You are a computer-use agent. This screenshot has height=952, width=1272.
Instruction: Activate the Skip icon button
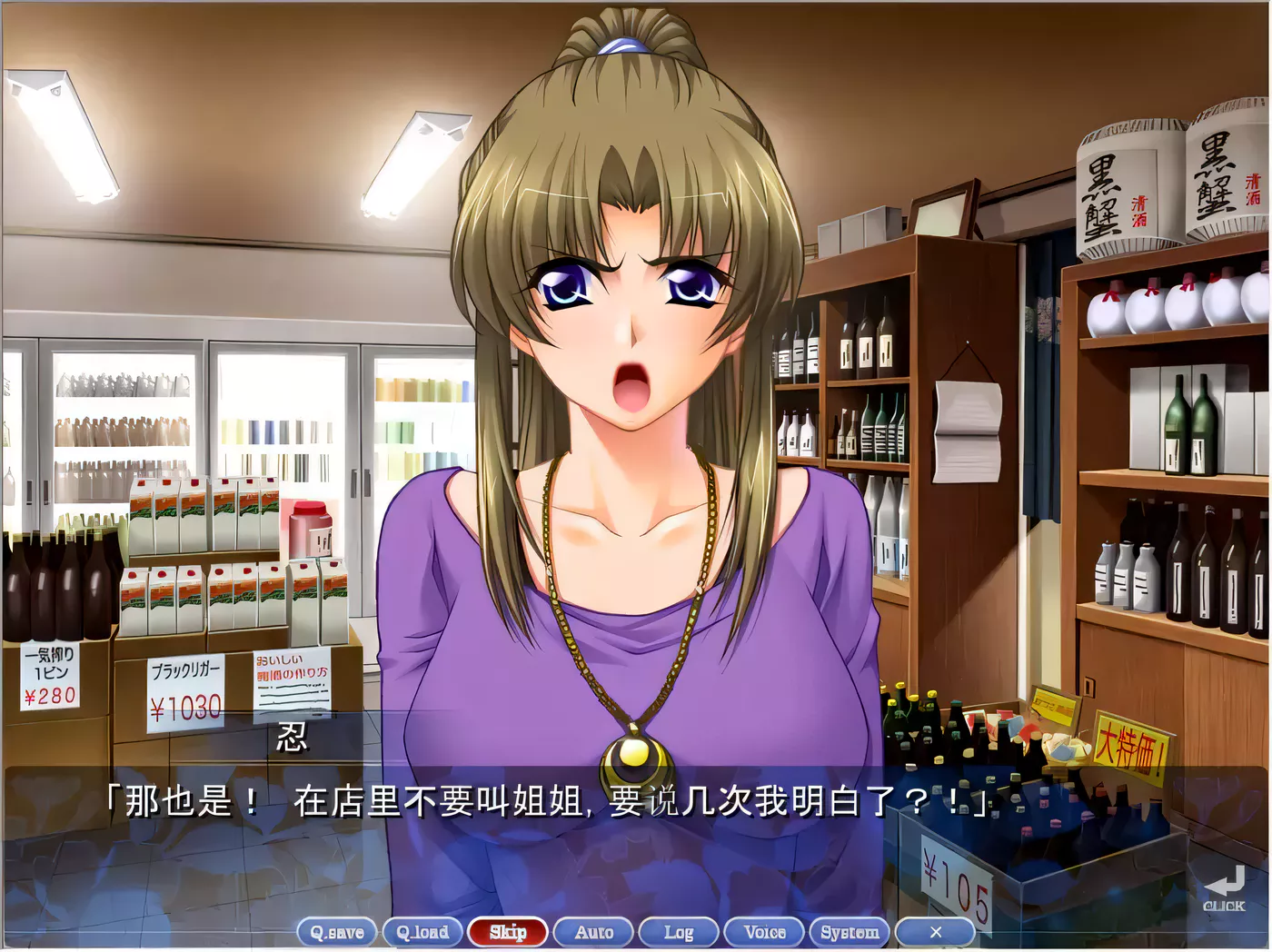pyautogui.click(x=508, y=932)
